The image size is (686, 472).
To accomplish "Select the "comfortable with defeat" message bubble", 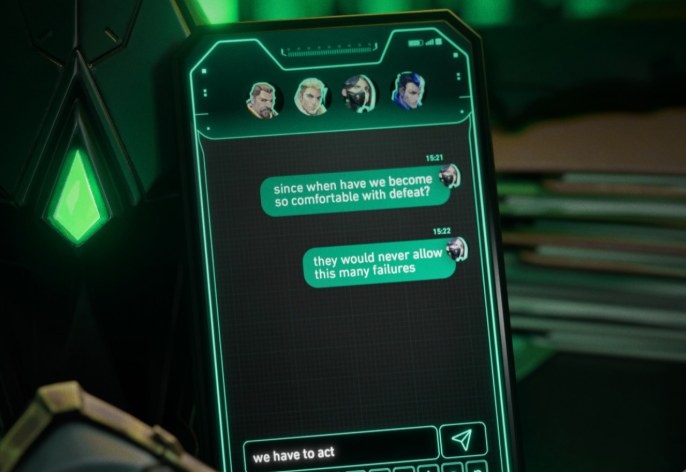I will (x=352, y=193).
